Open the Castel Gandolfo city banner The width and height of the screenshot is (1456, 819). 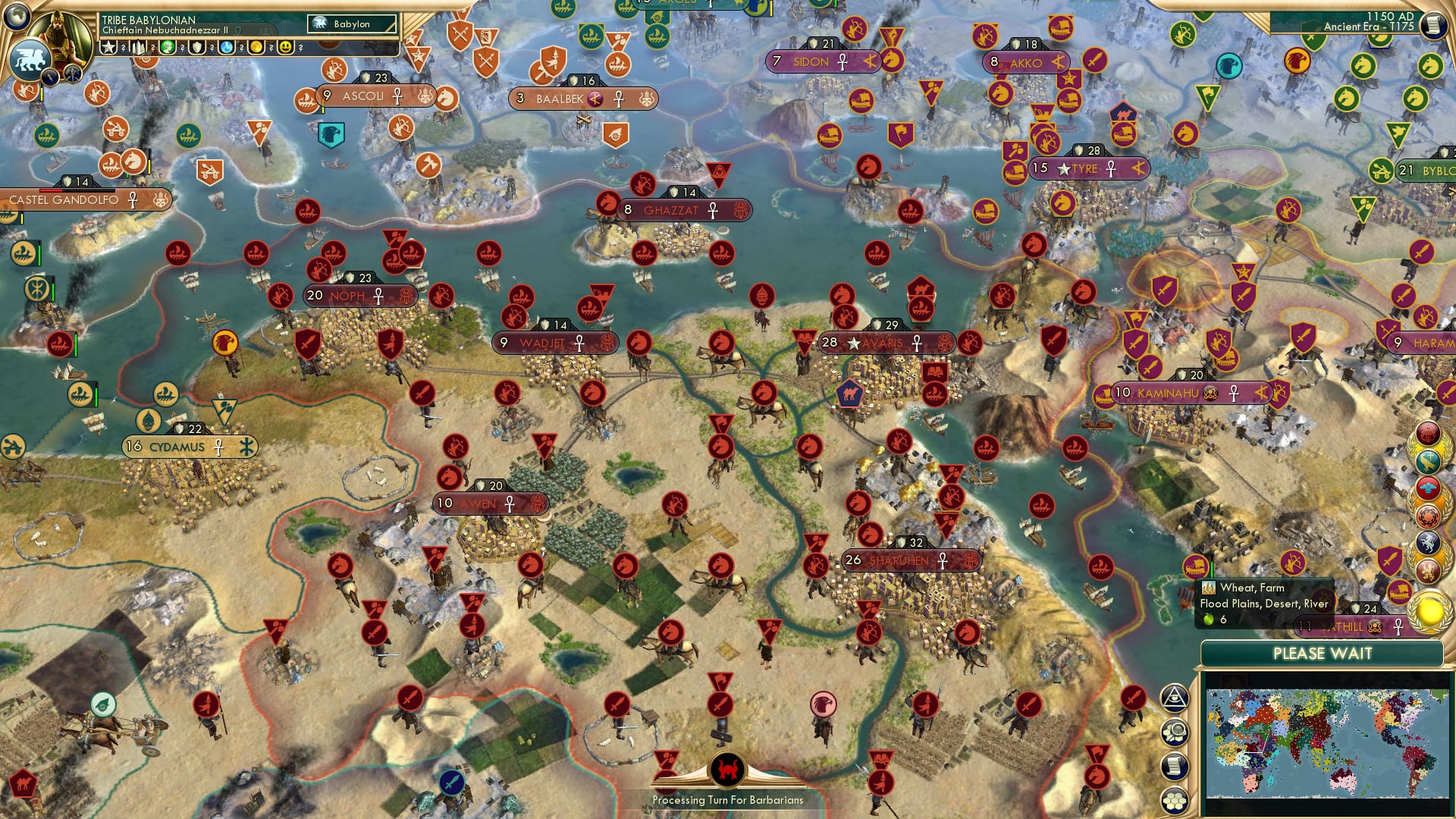coord(64,200)
